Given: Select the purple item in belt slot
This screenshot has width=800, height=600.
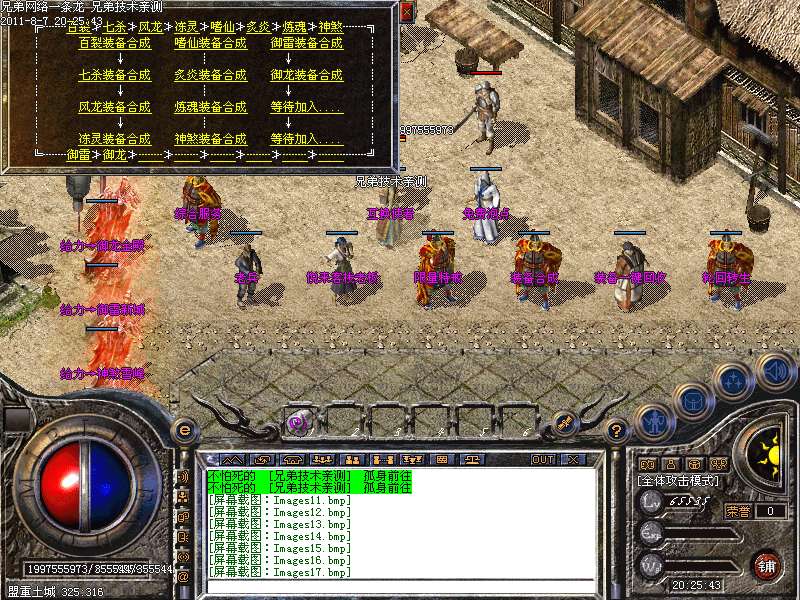Looking at the screenshot, I should click(297, 422).
